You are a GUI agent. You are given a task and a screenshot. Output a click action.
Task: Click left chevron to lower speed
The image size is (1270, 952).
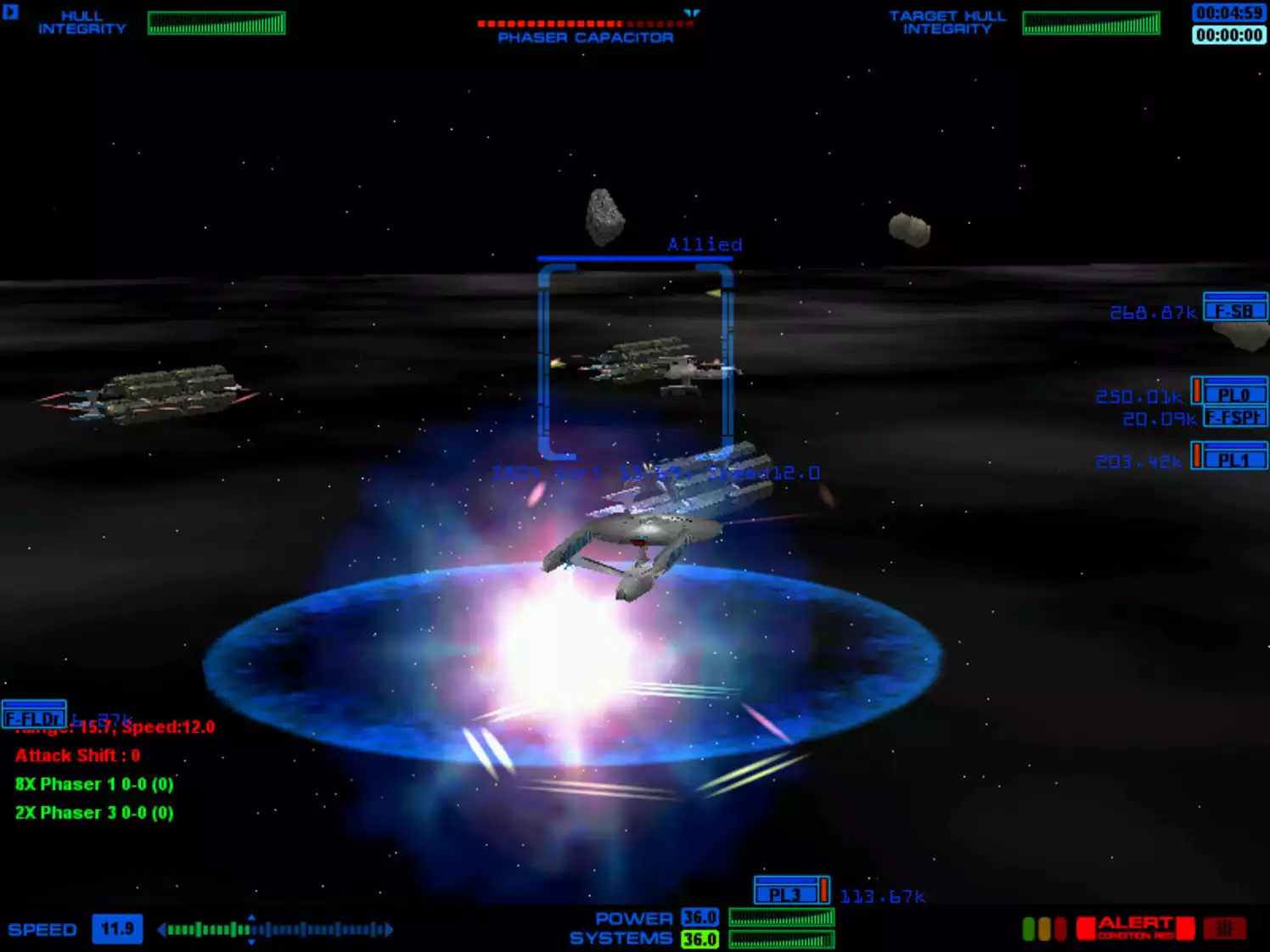point(162,929)
